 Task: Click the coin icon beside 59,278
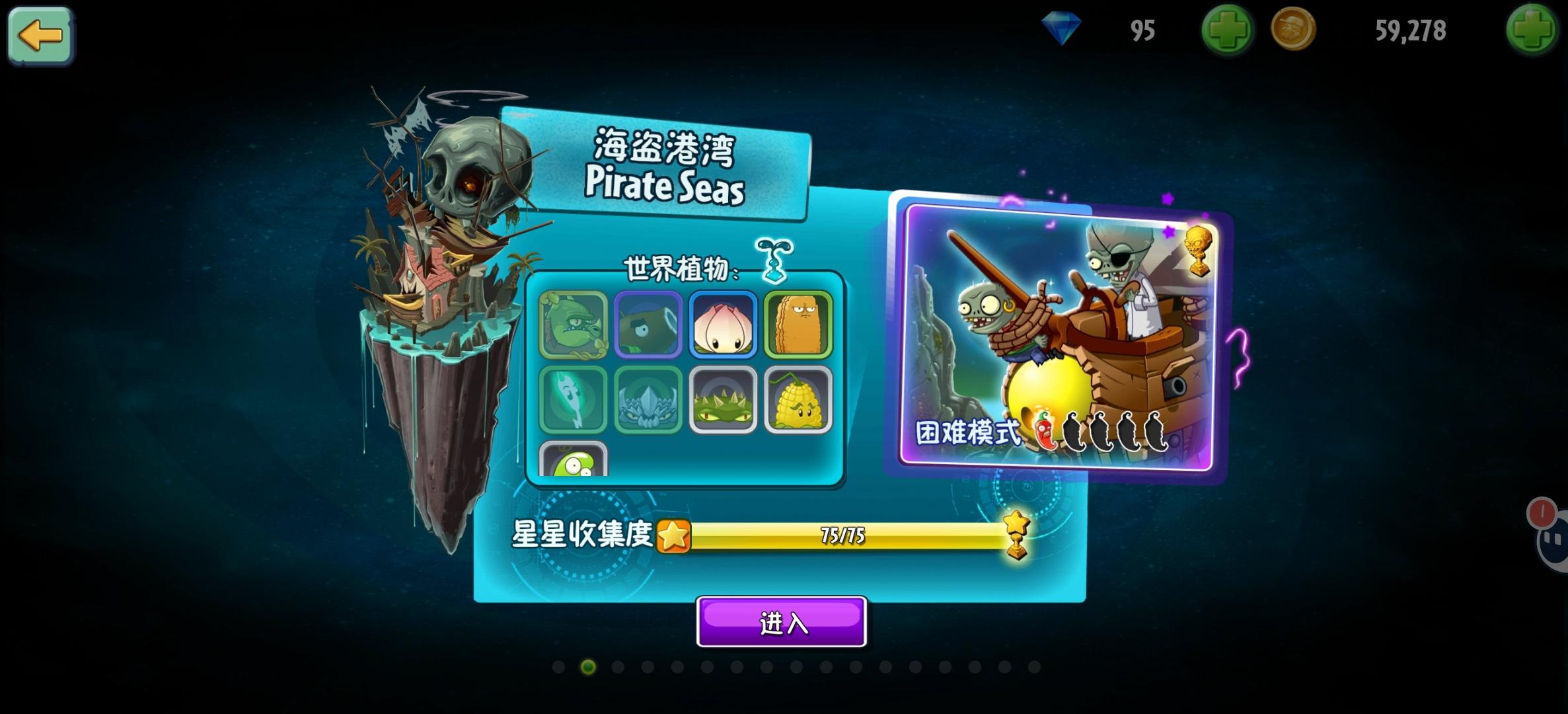coord(1293,30)
